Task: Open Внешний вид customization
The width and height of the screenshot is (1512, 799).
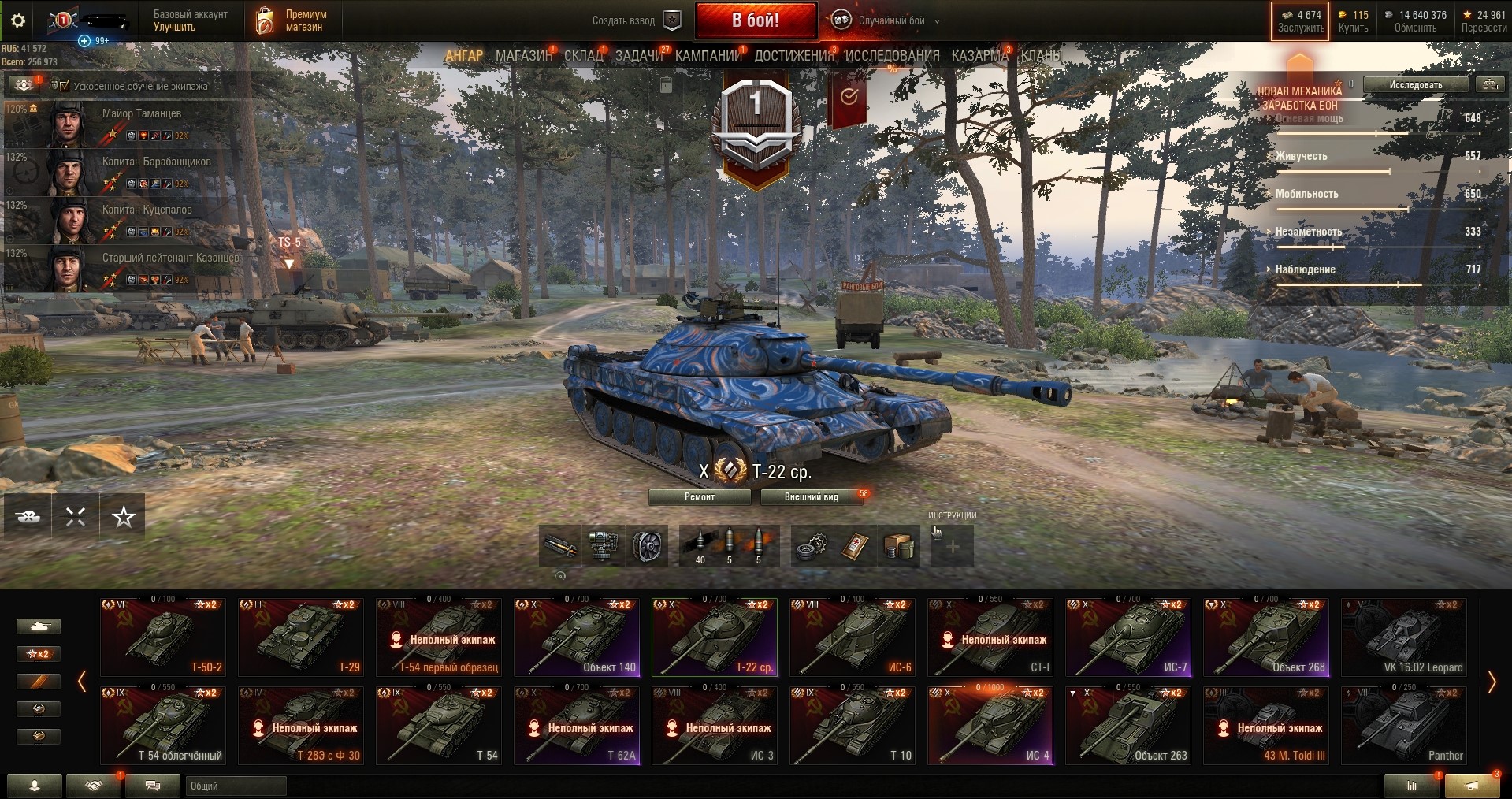Action: (812, 497)
